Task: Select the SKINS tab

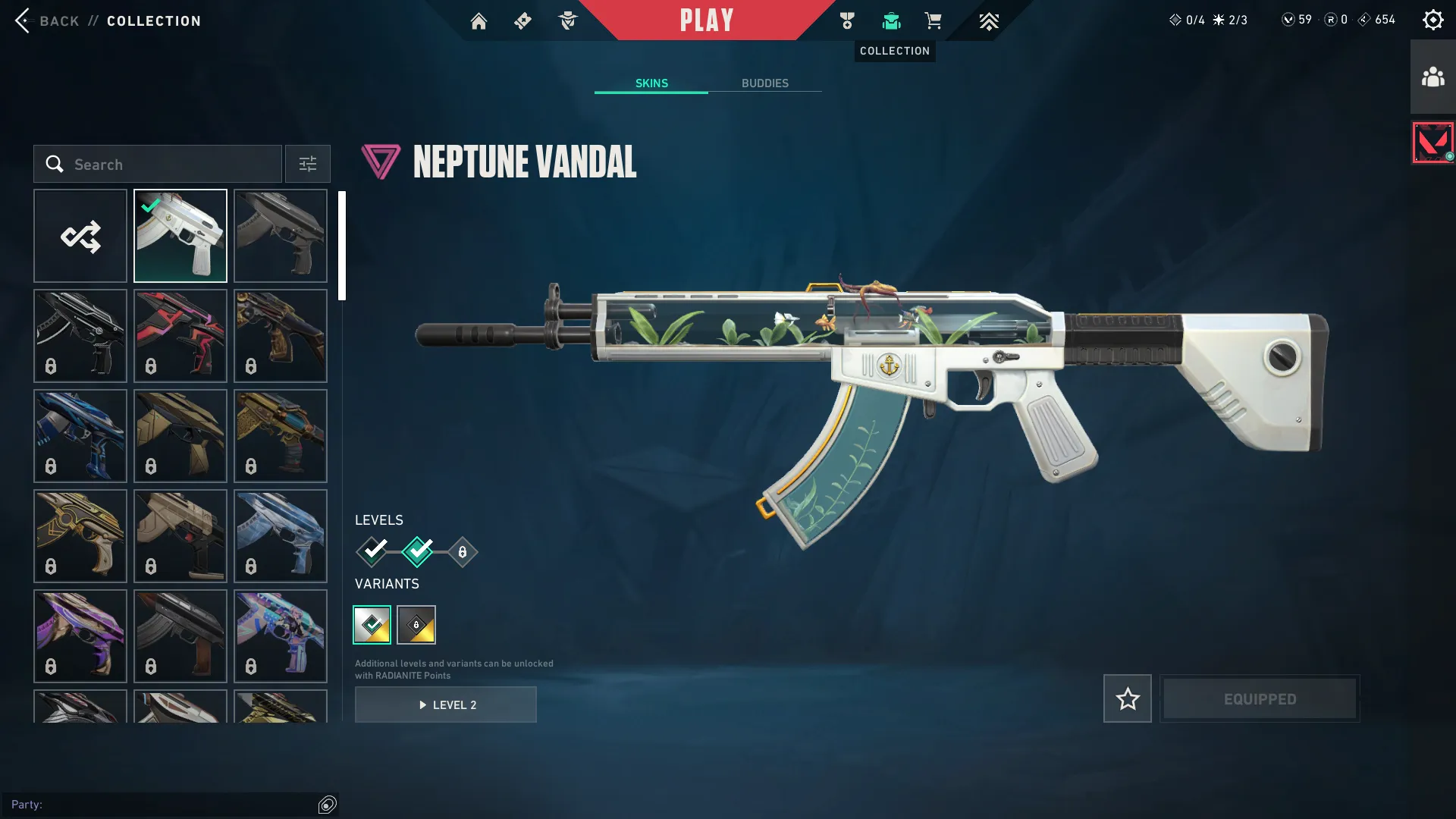Action: (x=651, y=83)
